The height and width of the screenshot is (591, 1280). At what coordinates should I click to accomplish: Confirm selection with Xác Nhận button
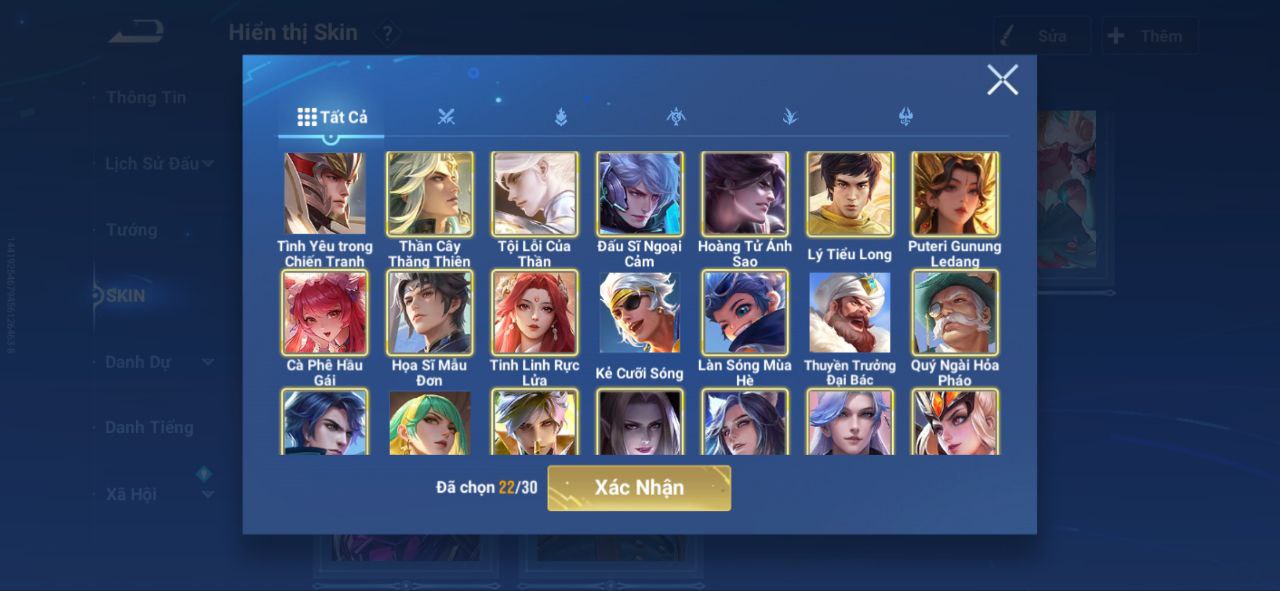(x=639, y=488)
